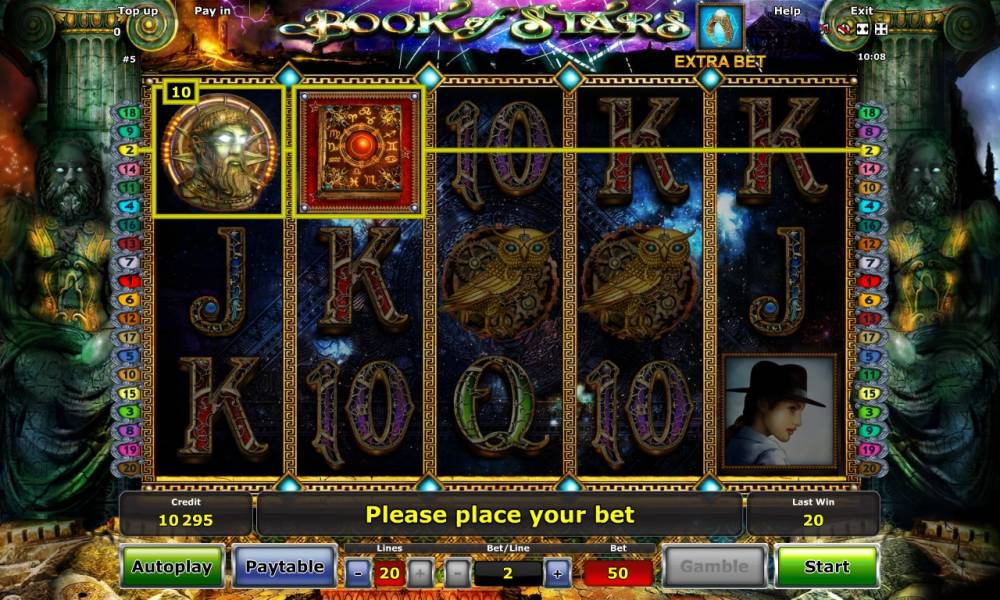Start the spin with the green Start button
This screenshot has height=600, width=1000.
pyautogui.click(x=826, y=567)
